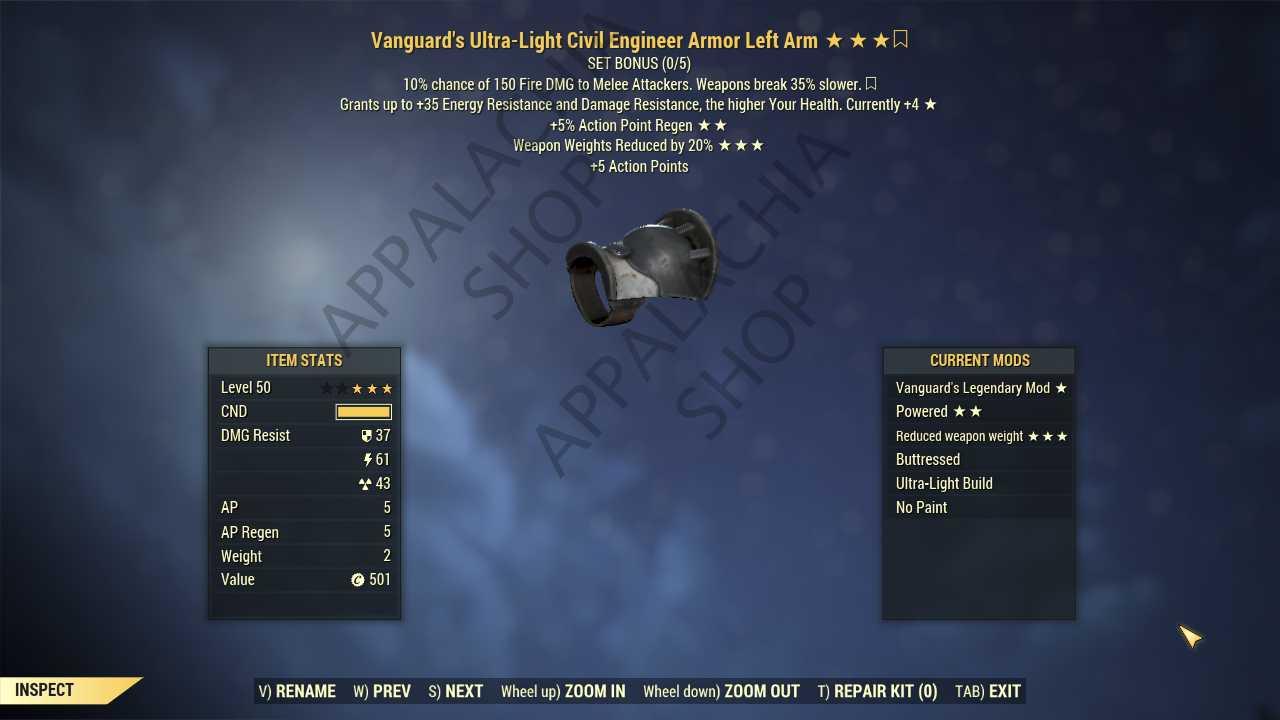
Task: Select the ZOOM OUT control
Action: point(721,691)
